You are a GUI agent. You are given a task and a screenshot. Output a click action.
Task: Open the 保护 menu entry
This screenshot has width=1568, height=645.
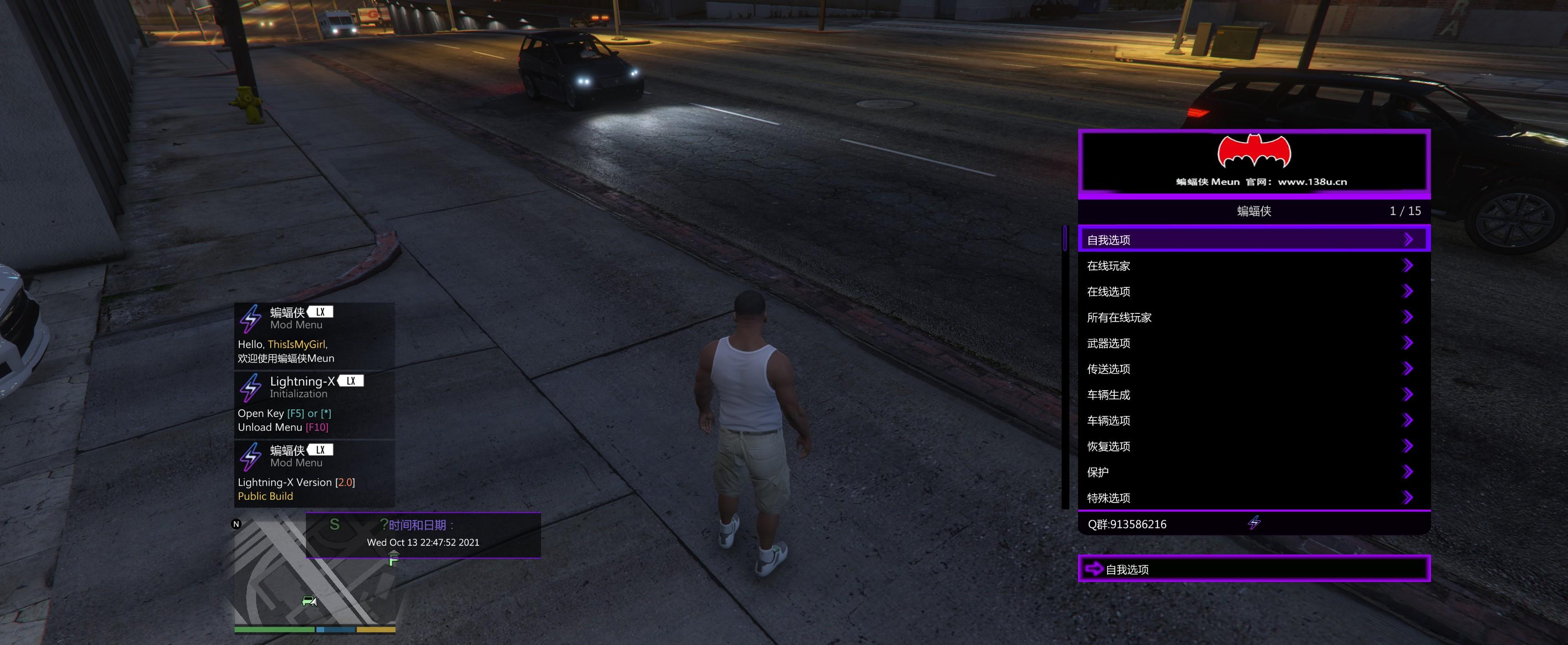1098,472
